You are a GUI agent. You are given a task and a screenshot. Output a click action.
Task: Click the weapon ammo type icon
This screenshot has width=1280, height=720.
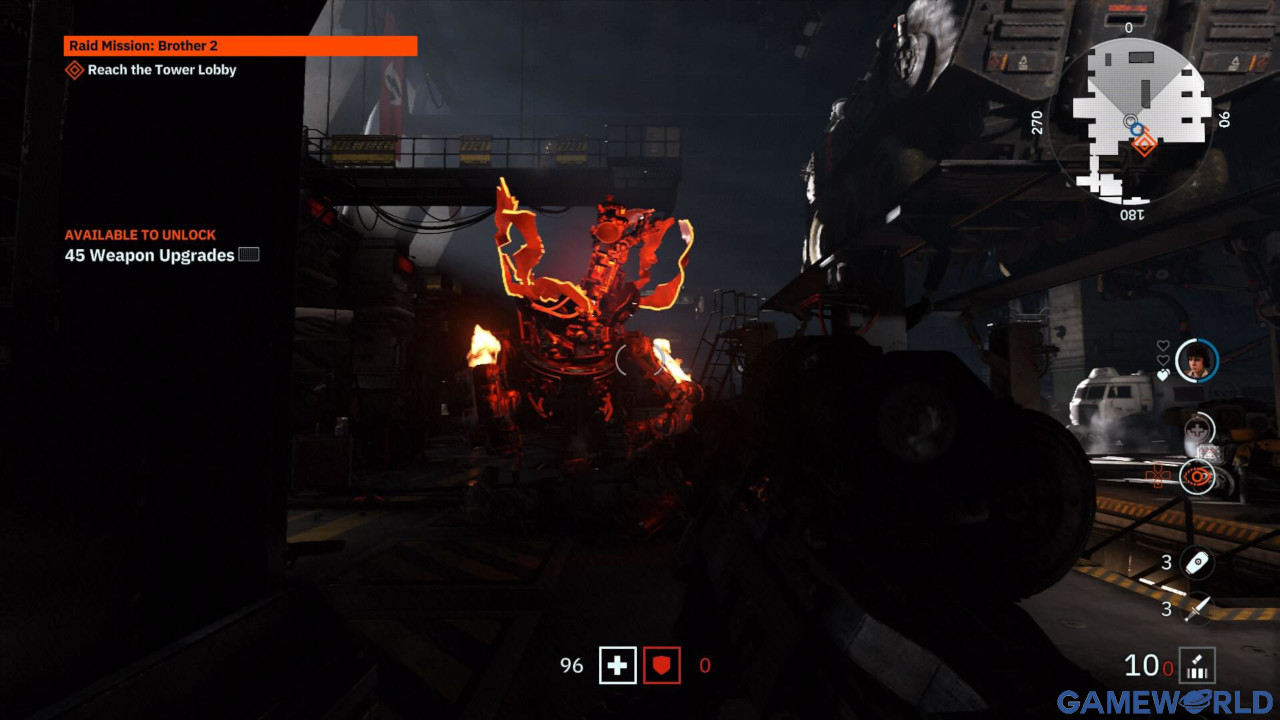tap(1196, 665)
